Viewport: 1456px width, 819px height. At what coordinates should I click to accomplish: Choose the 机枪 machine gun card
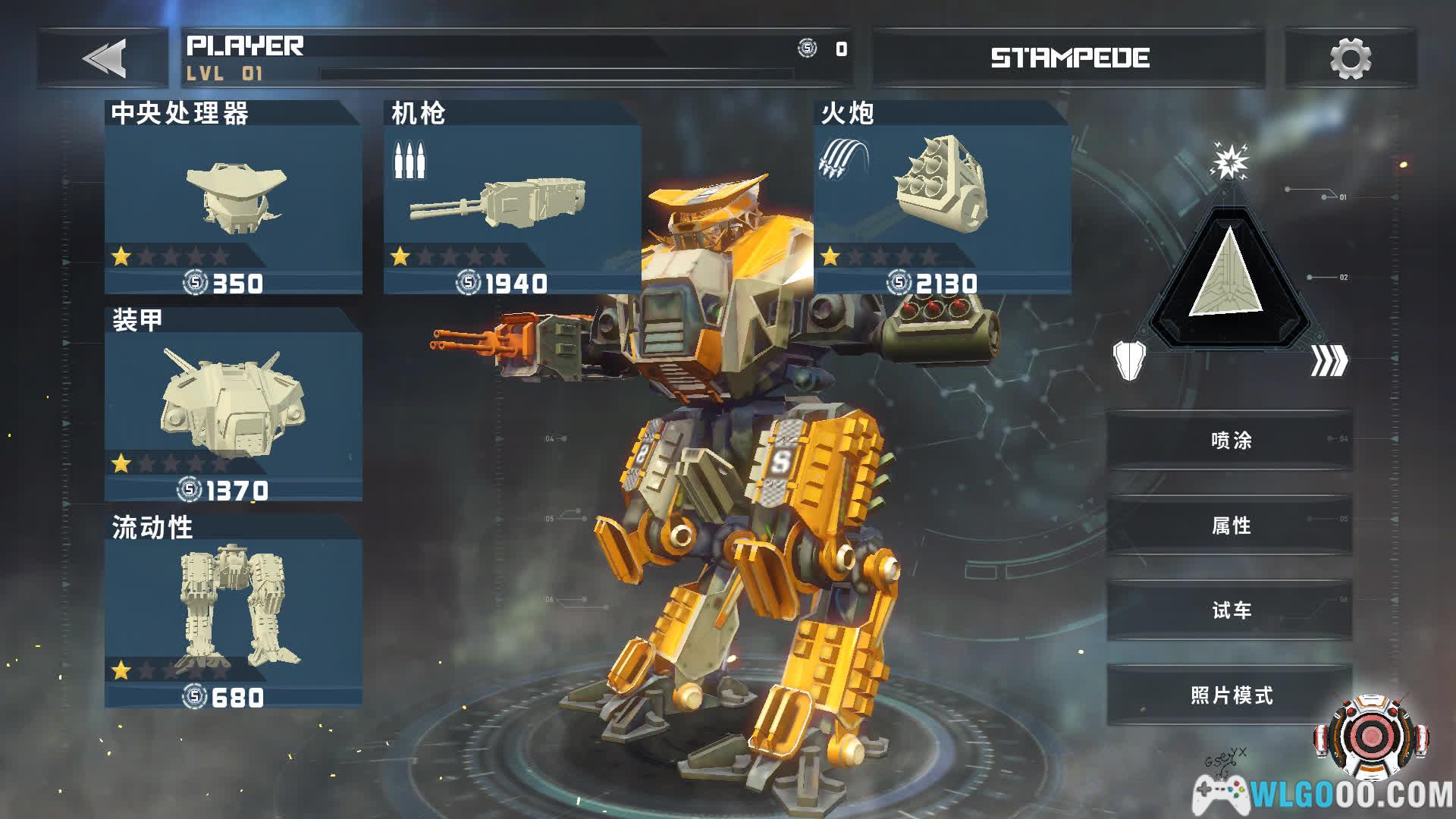(x=512, y=199)
